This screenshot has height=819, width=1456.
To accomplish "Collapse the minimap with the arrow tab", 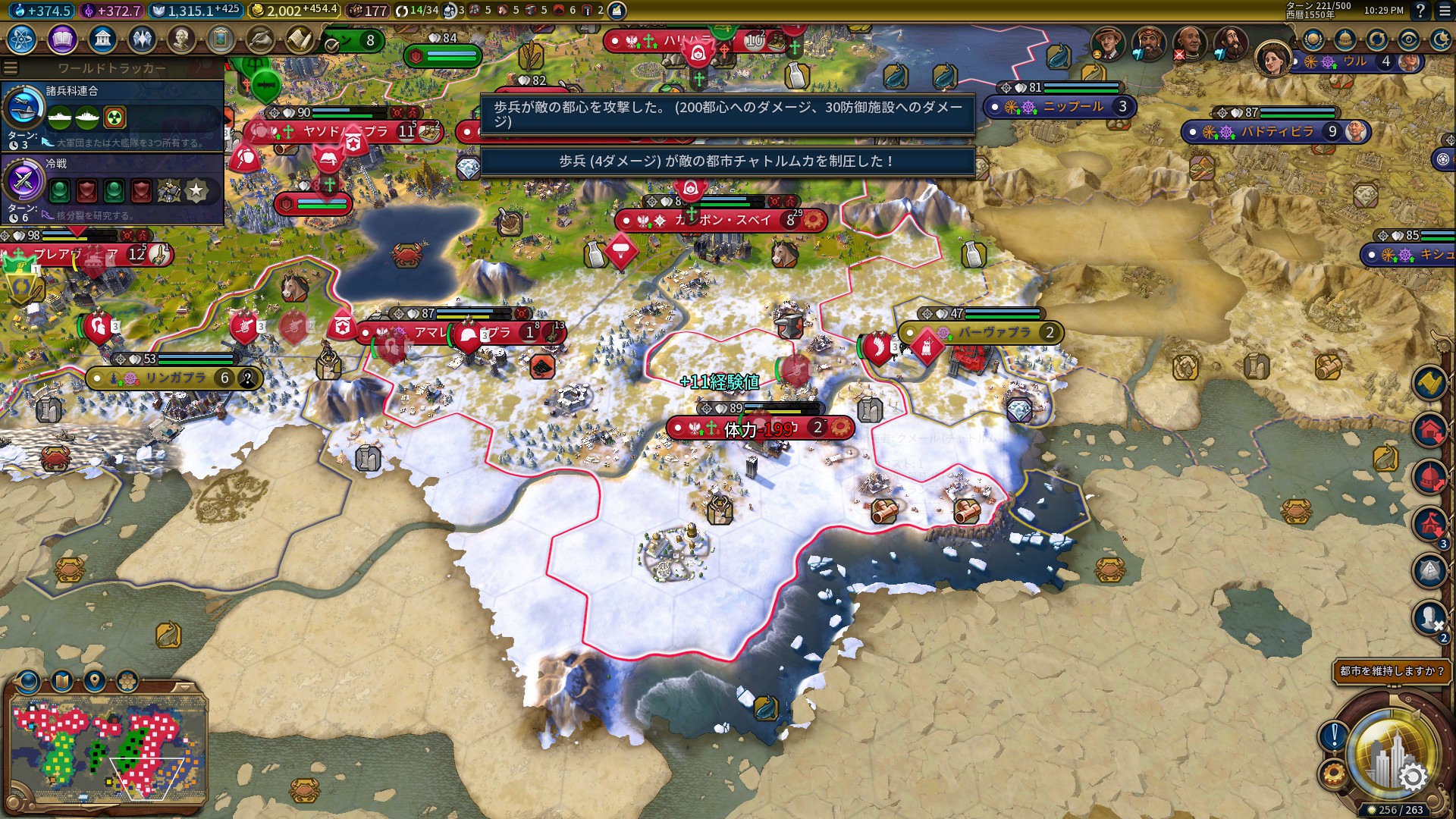I will 183,687.
